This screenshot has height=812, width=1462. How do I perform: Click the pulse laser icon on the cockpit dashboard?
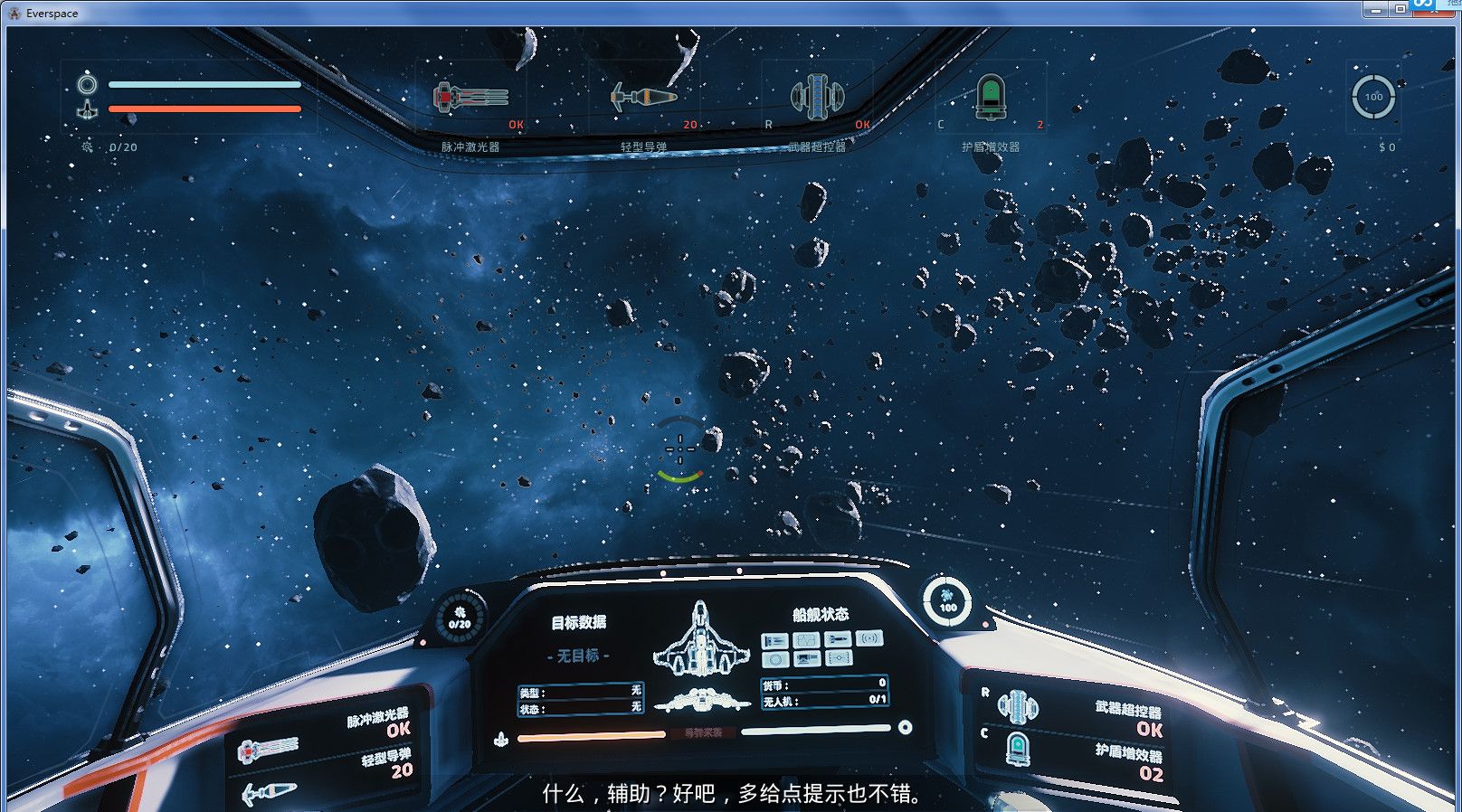point(268,748)
